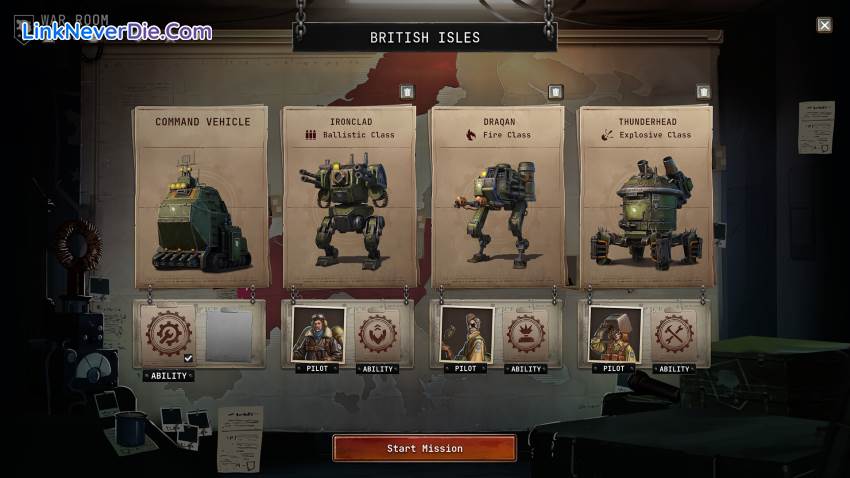Open the Thunderhead crossed-tools ability slot

[675, 334]
